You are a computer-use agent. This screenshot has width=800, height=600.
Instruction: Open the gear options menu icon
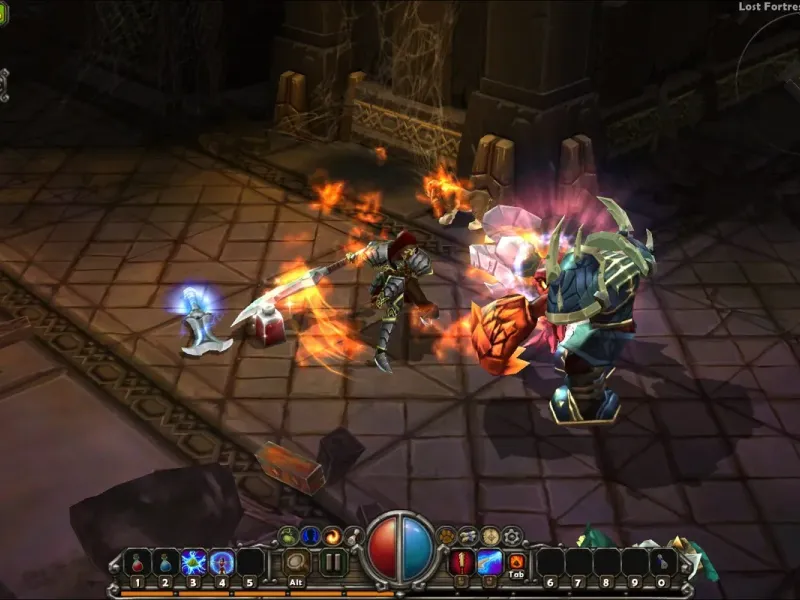click(x=512, y=536)
